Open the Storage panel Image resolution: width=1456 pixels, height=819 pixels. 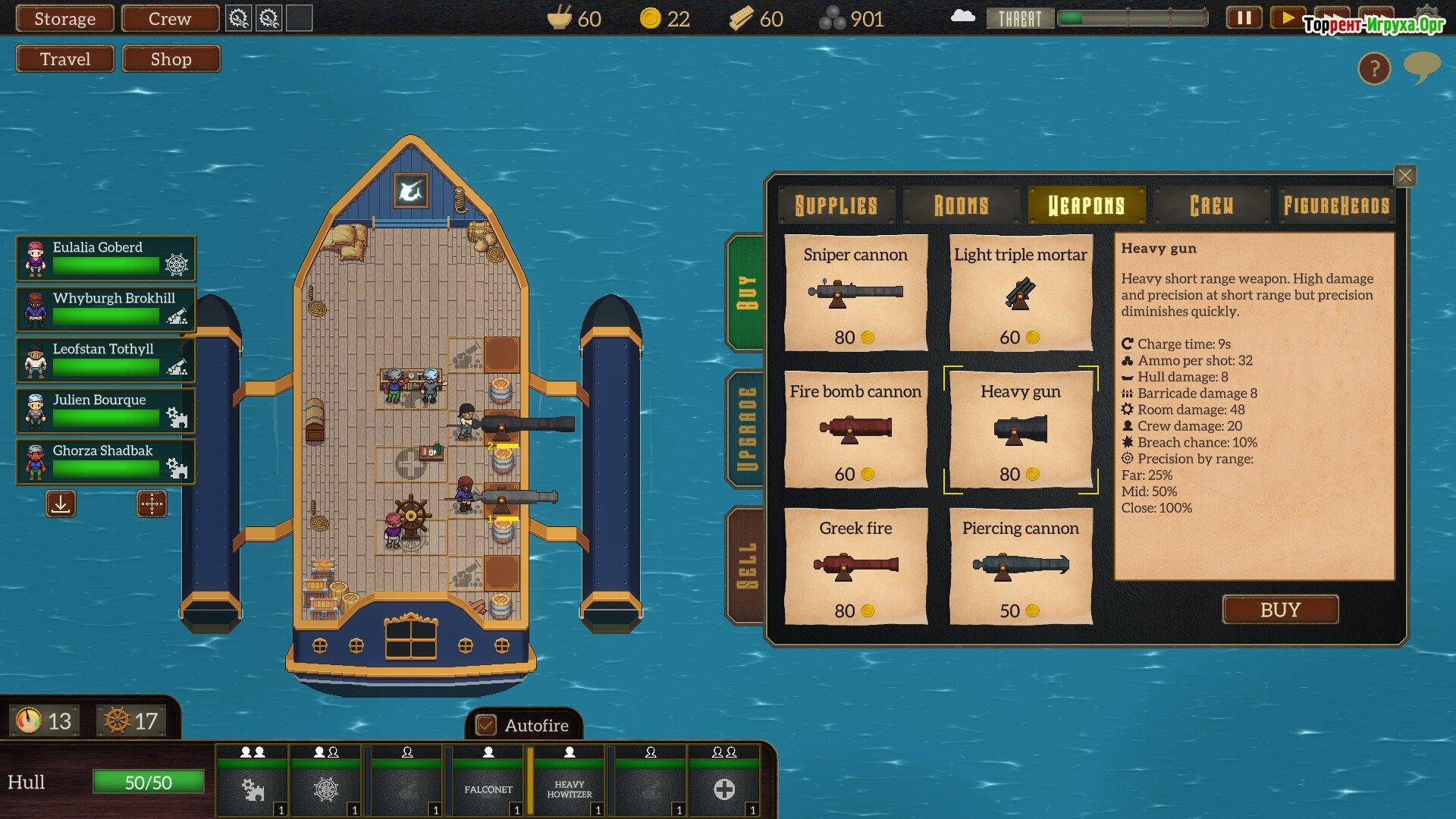[65, 19]
